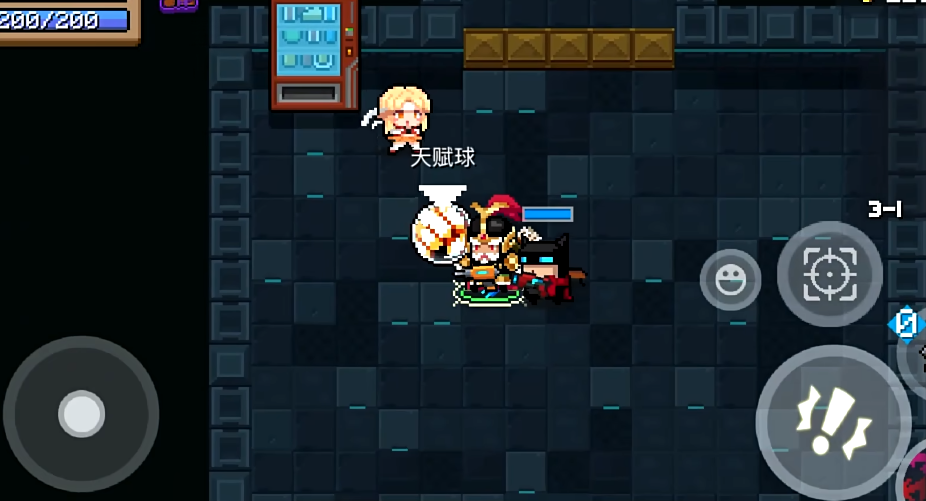Activate the crosshair target-lock button
The height and width of the screenshot is (501, 926).
tap(829, 274)
